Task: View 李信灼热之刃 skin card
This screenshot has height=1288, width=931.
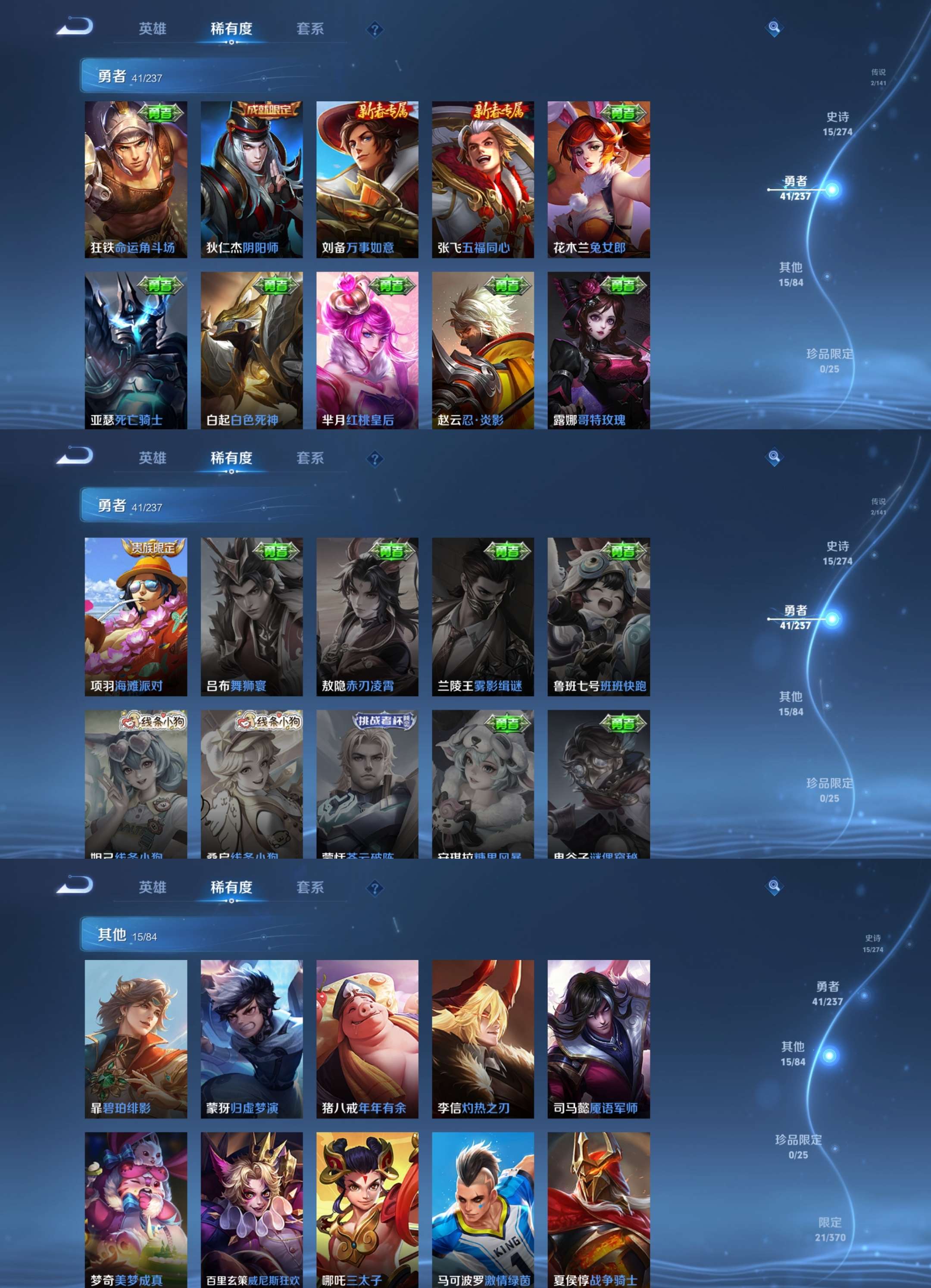Action: [483, 1039]
